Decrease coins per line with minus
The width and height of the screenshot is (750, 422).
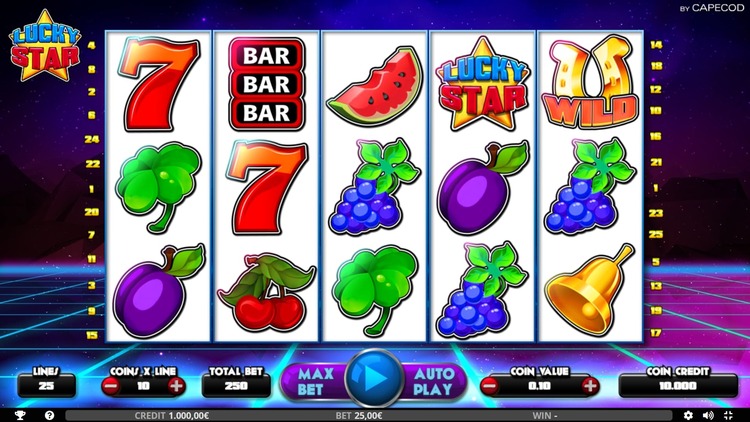coord(111,385)
